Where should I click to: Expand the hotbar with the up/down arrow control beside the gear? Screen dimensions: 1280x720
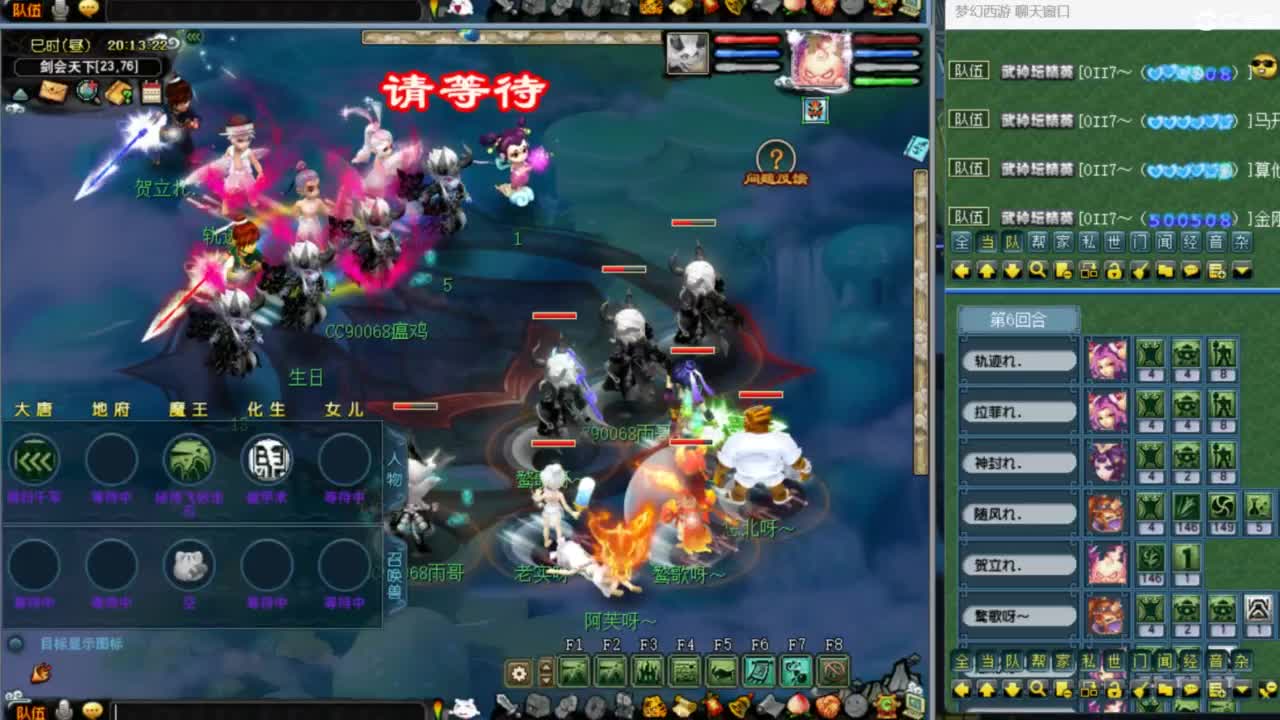coord(545,672)
